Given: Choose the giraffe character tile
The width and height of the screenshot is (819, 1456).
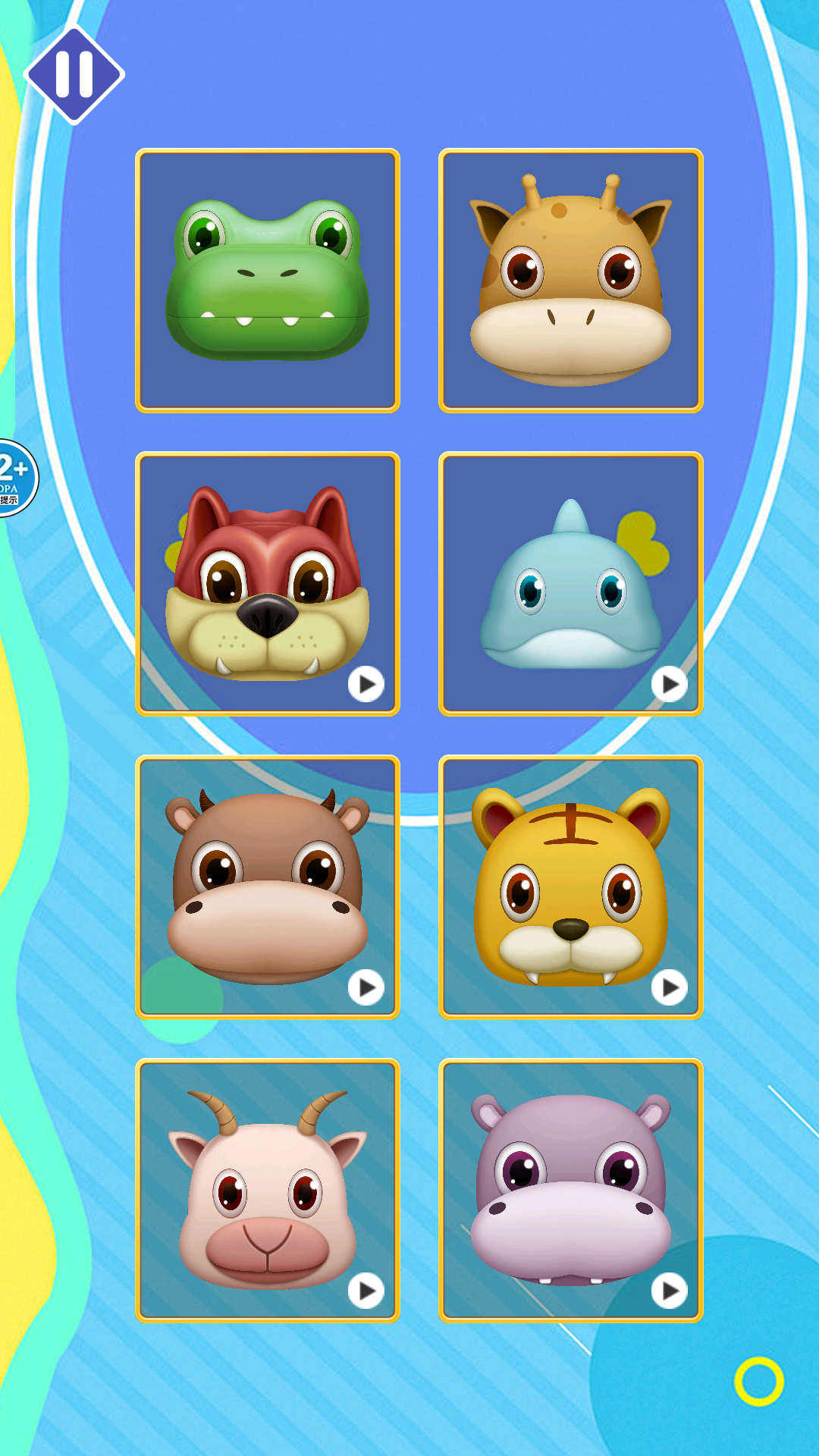Looking at the screenshot, I should click(x=571, y=281).
